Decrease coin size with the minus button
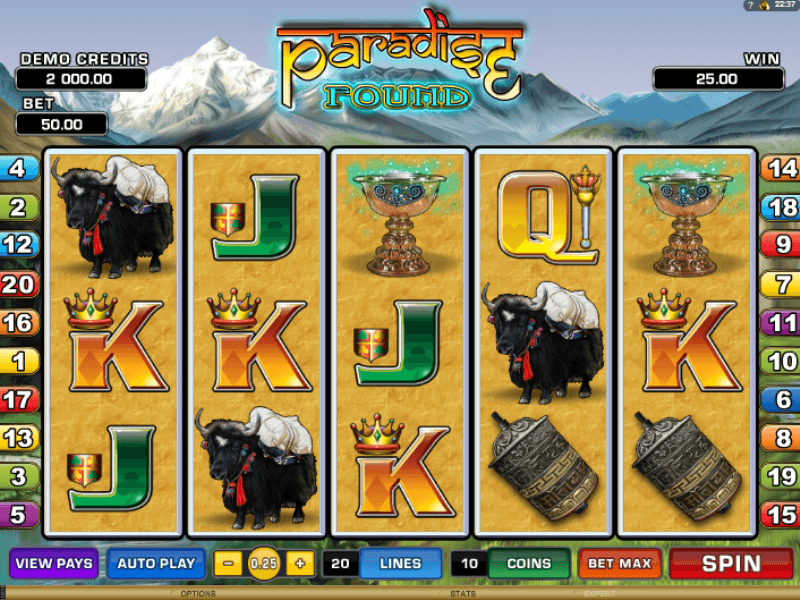The width and height of the screenshot is (800, 600). [229, 564]
